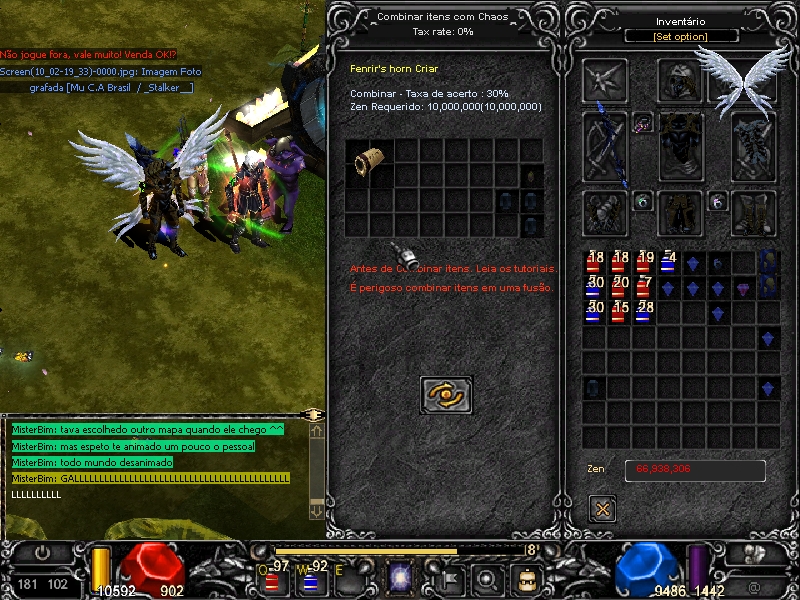
Task: Select the equipped bow weapon slot
Action: pyautogui.click(x=606, y=146)
